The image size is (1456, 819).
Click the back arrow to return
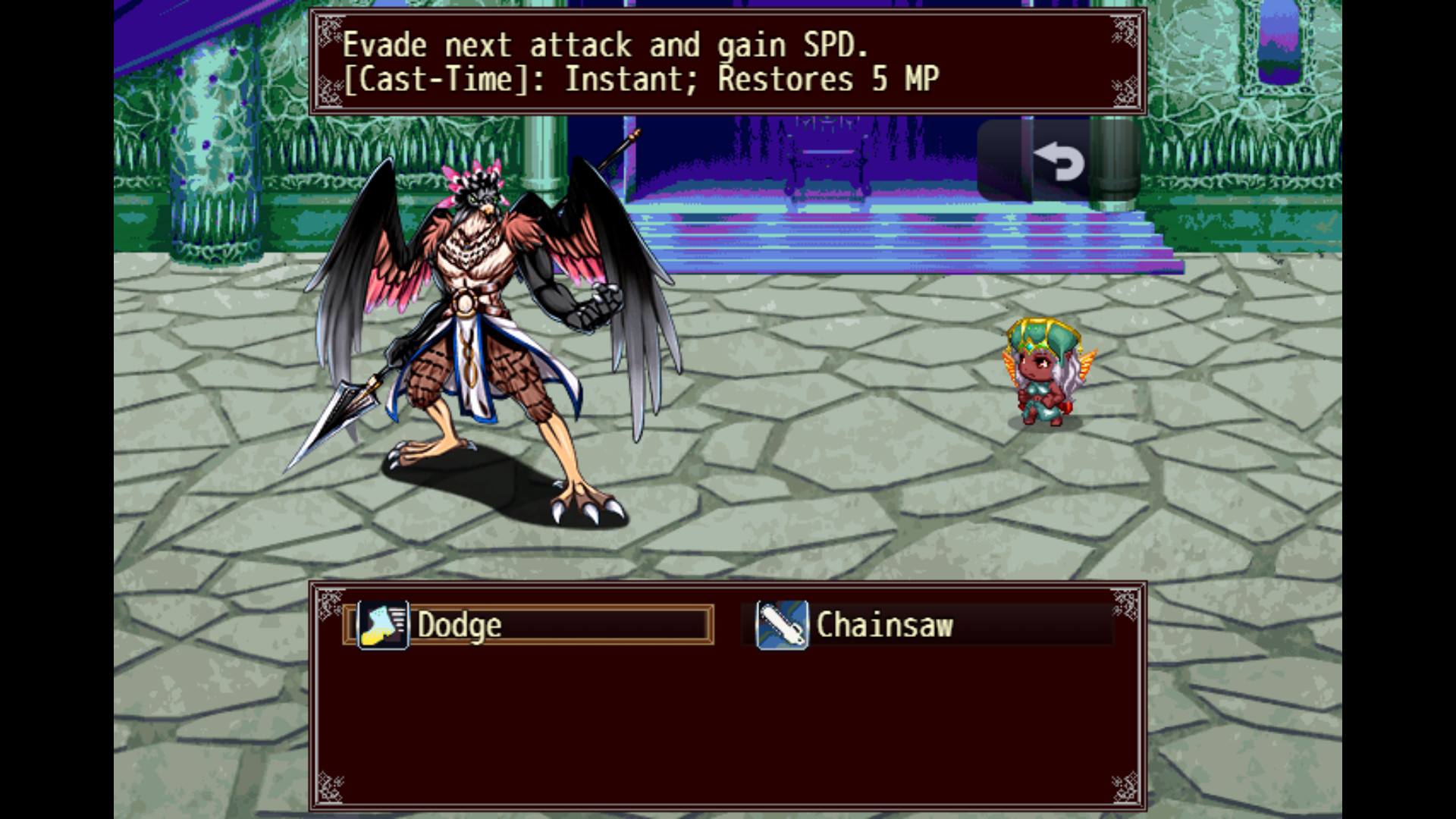[1061, 161]
